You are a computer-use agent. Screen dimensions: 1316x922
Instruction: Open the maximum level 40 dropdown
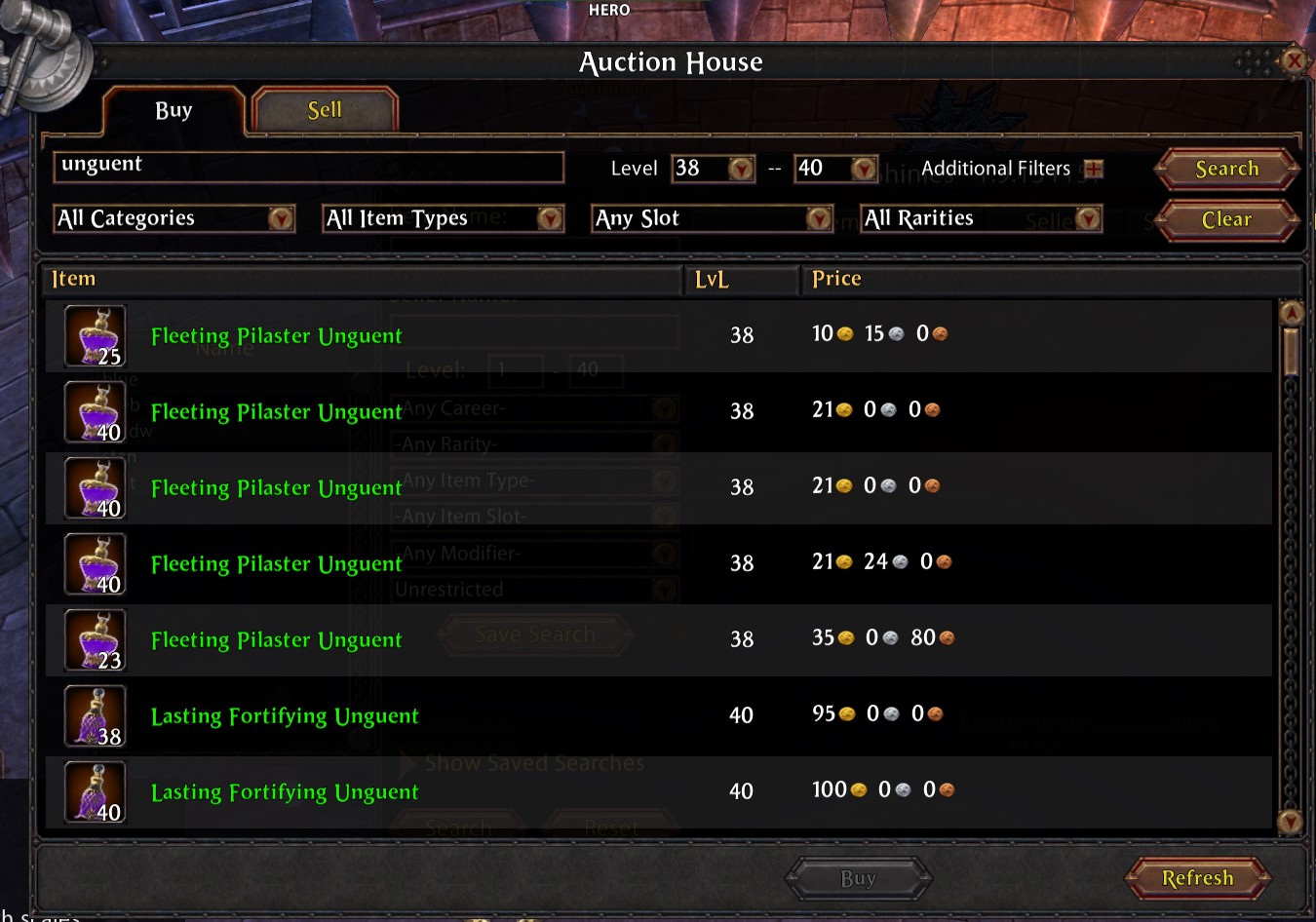[x=863, y=169]
